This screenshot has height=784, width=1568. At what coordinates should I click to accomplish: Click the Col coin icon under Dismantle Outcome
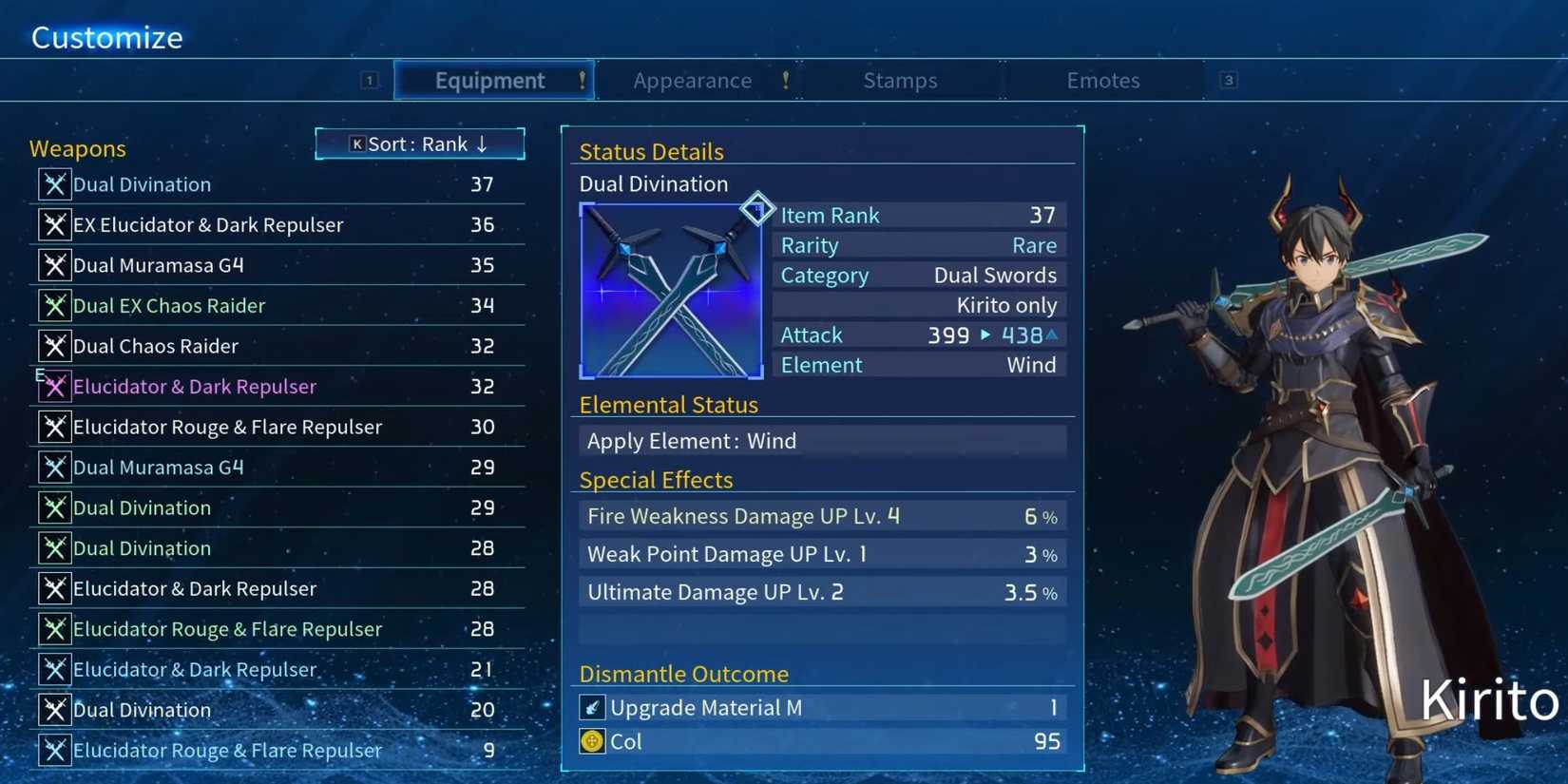[592, 741]
